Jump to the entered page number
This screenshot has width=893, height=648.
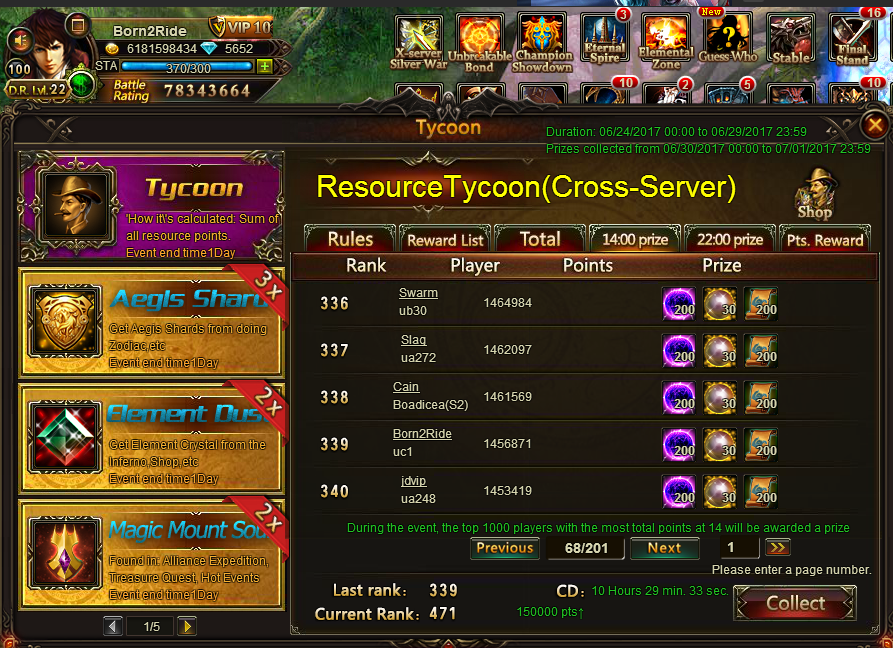coord(778,548)
